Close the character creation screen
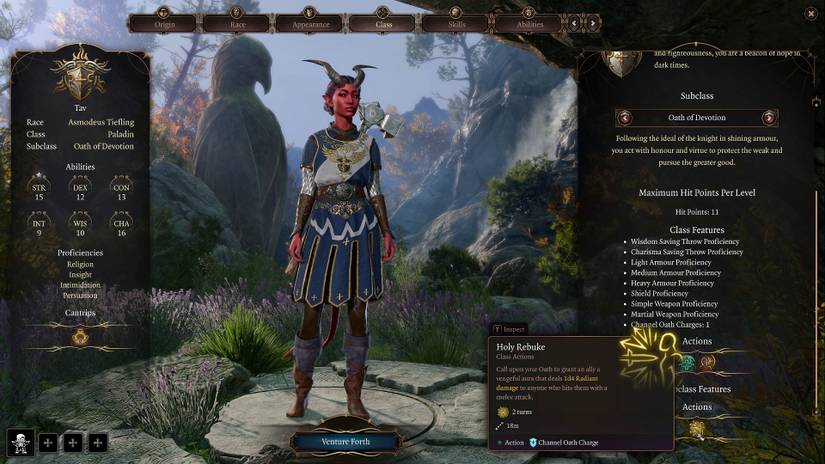 tap(809, 14)
